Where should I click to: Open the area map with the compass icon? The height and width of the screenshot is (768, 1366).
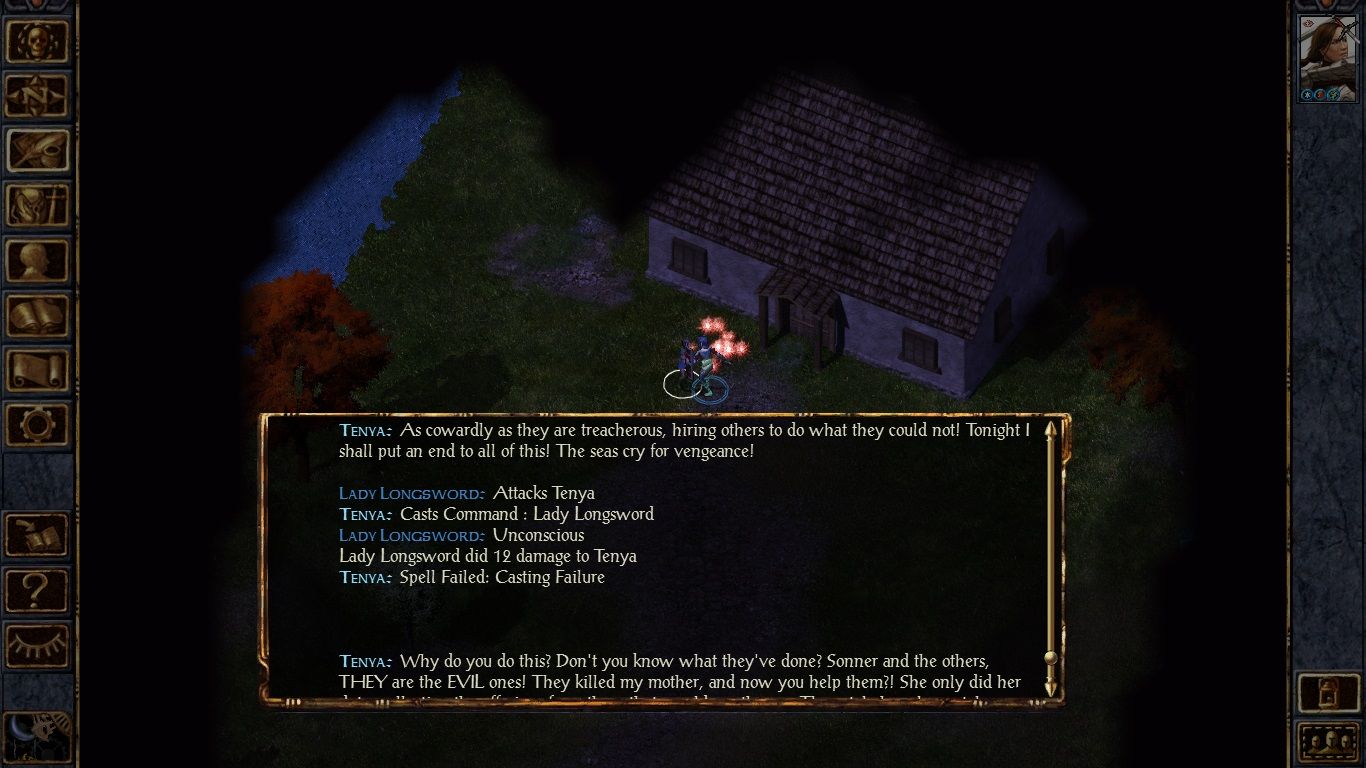click(x=38, y=96)
